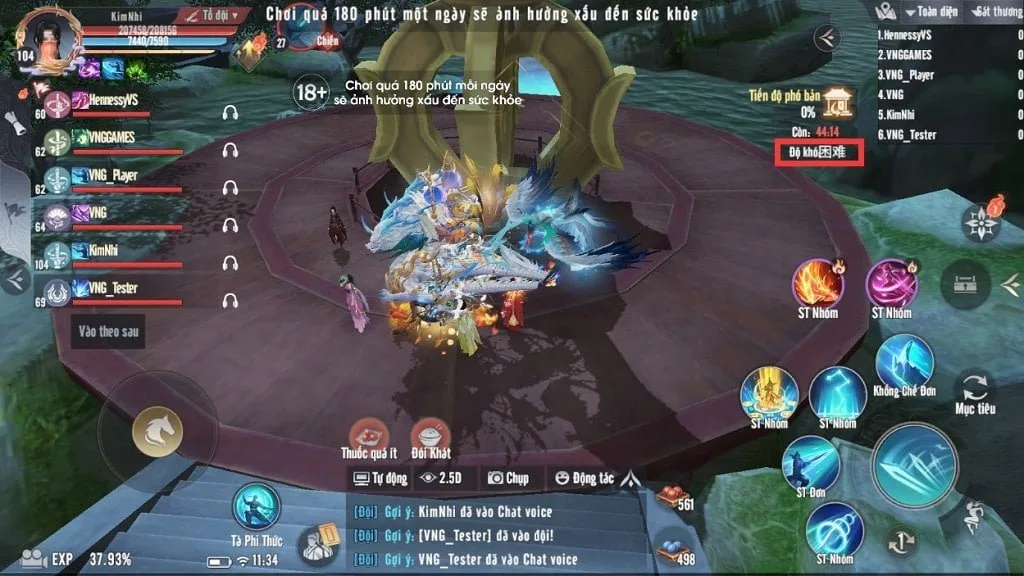Click the Vào theo sau follow button
This screenshot has height=576, width=1024.
(108, 332)
